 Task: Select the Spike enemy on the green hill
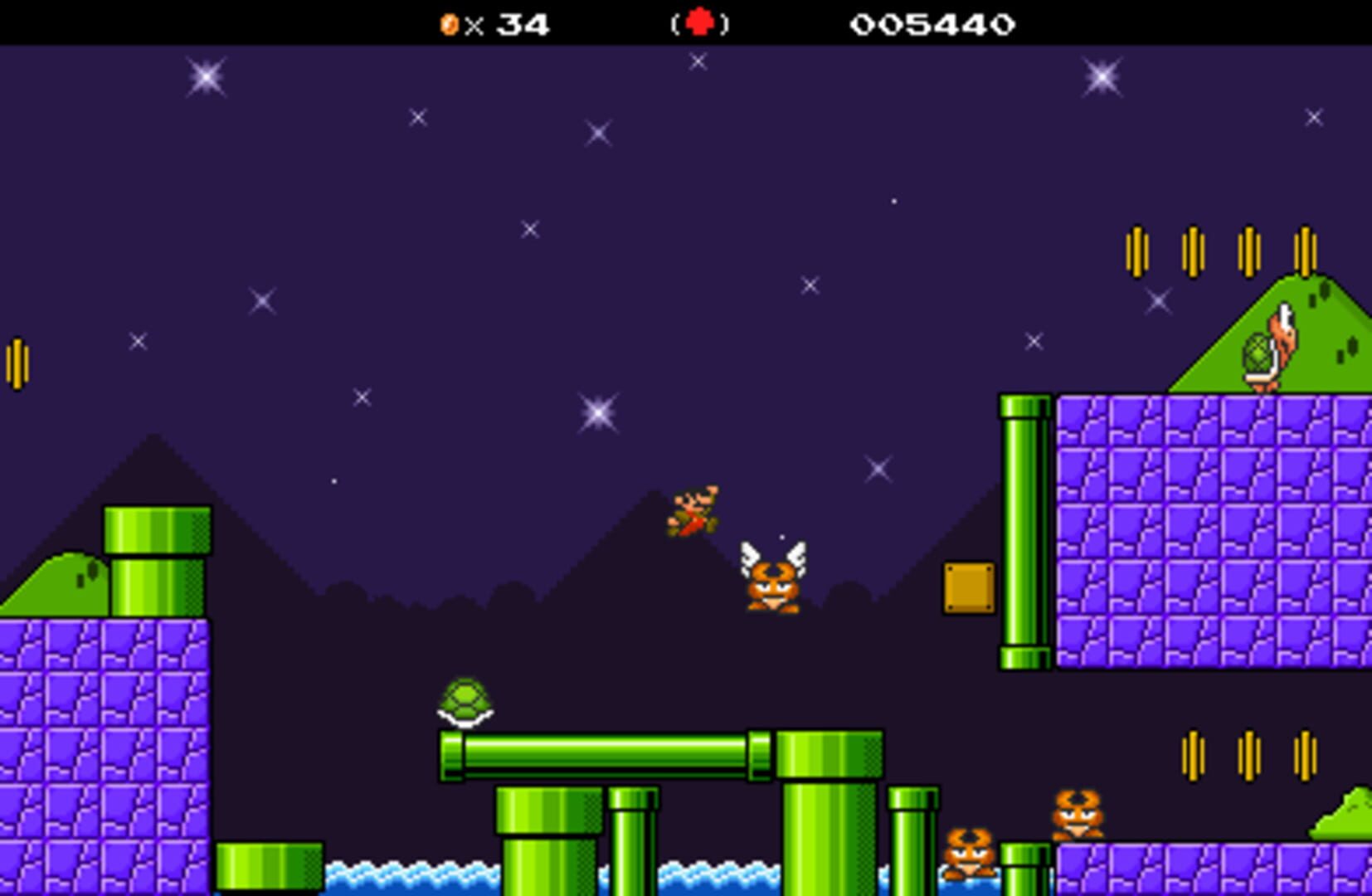[1265, 348]
